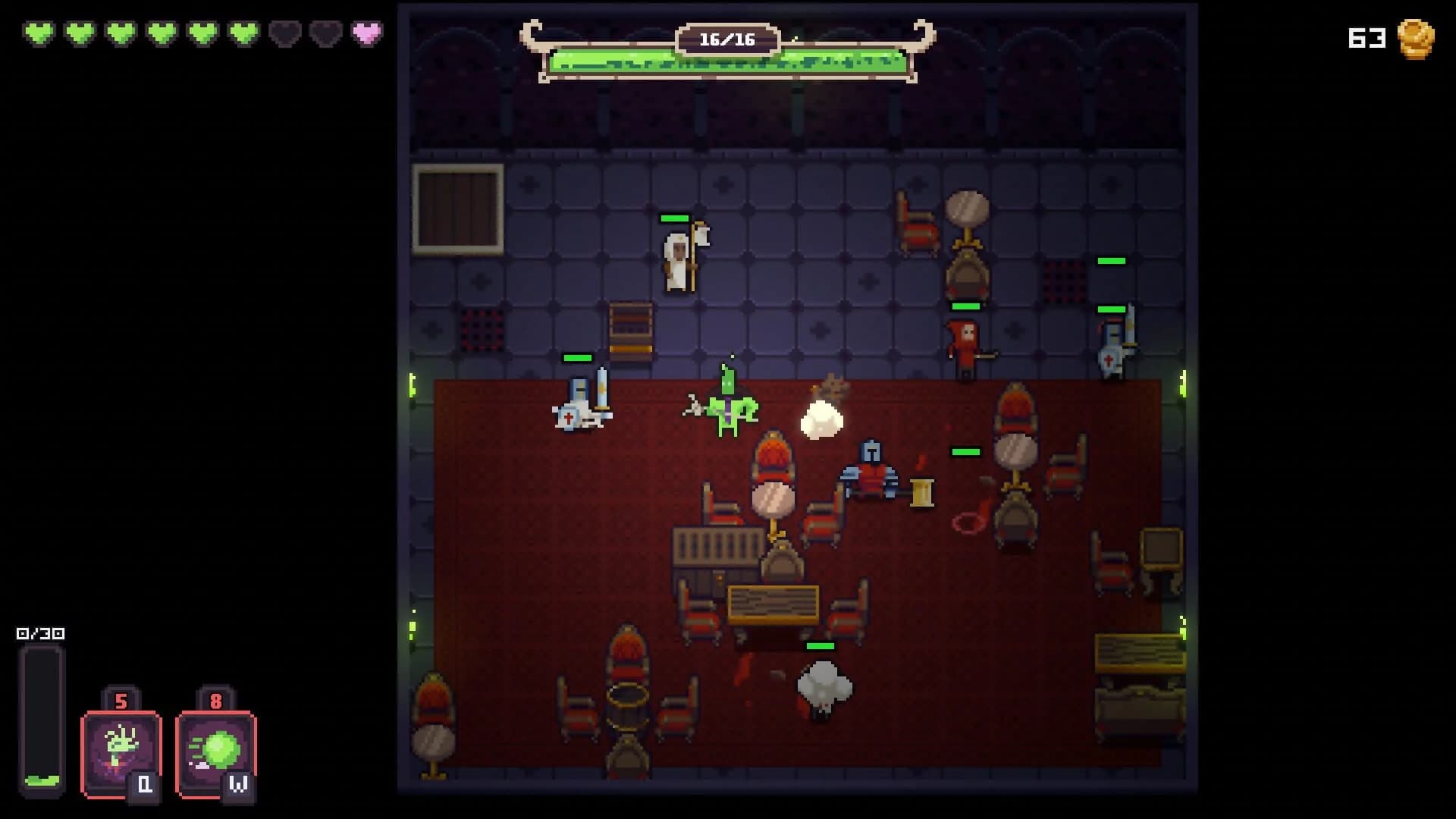Click the cooldown number 5 above the Q ability
Image resolution: width=1456 pixels, height=819 pixels.
click(121, 702)
